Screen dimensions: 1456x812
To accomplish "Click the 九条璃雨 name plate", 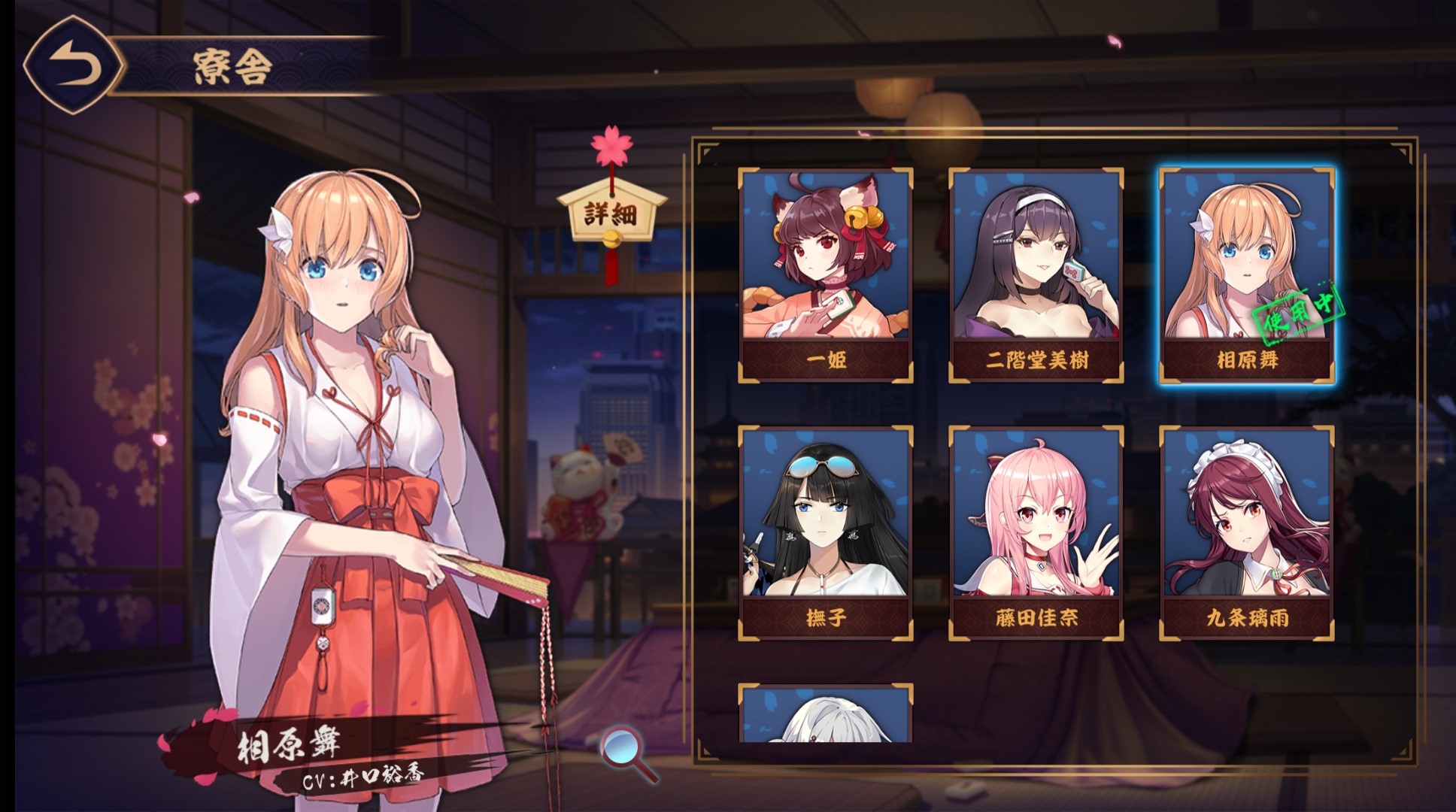I will click(1248, 616).
